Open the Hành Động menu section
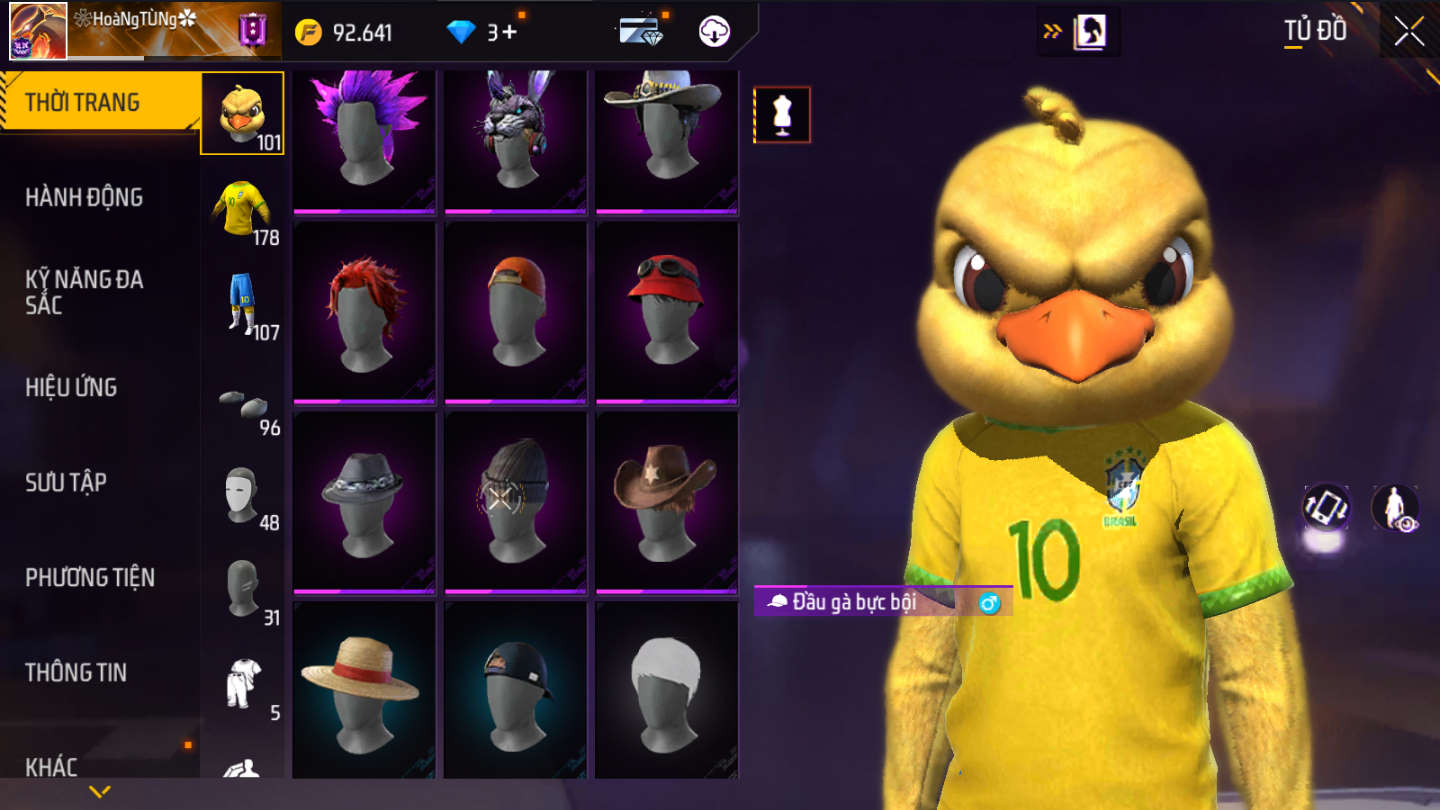Viewport: 1440px width, 810px height. pos(84,197)
